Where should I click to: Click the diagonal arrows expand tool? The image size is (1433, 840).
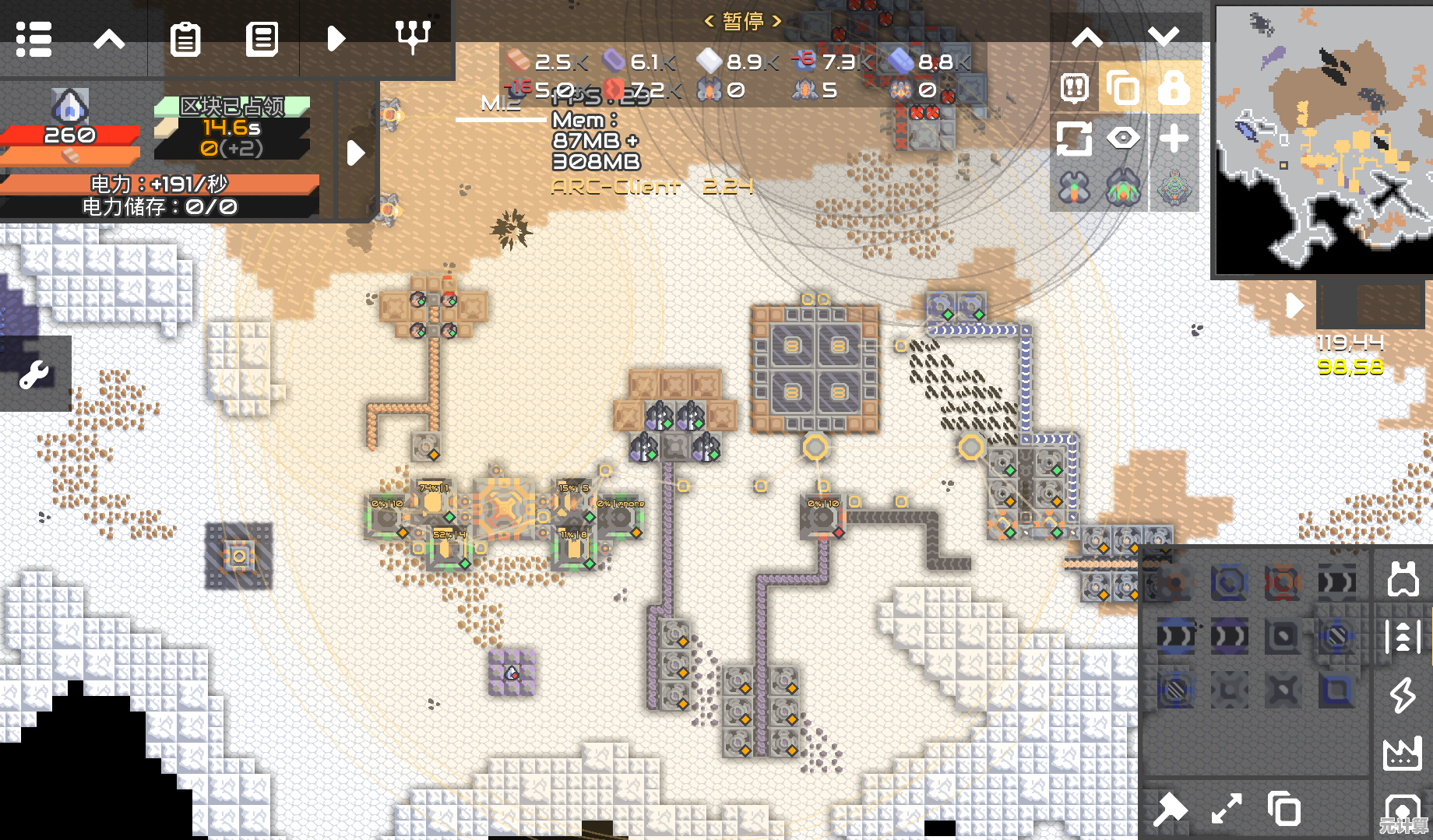(x=1227, y=810)
